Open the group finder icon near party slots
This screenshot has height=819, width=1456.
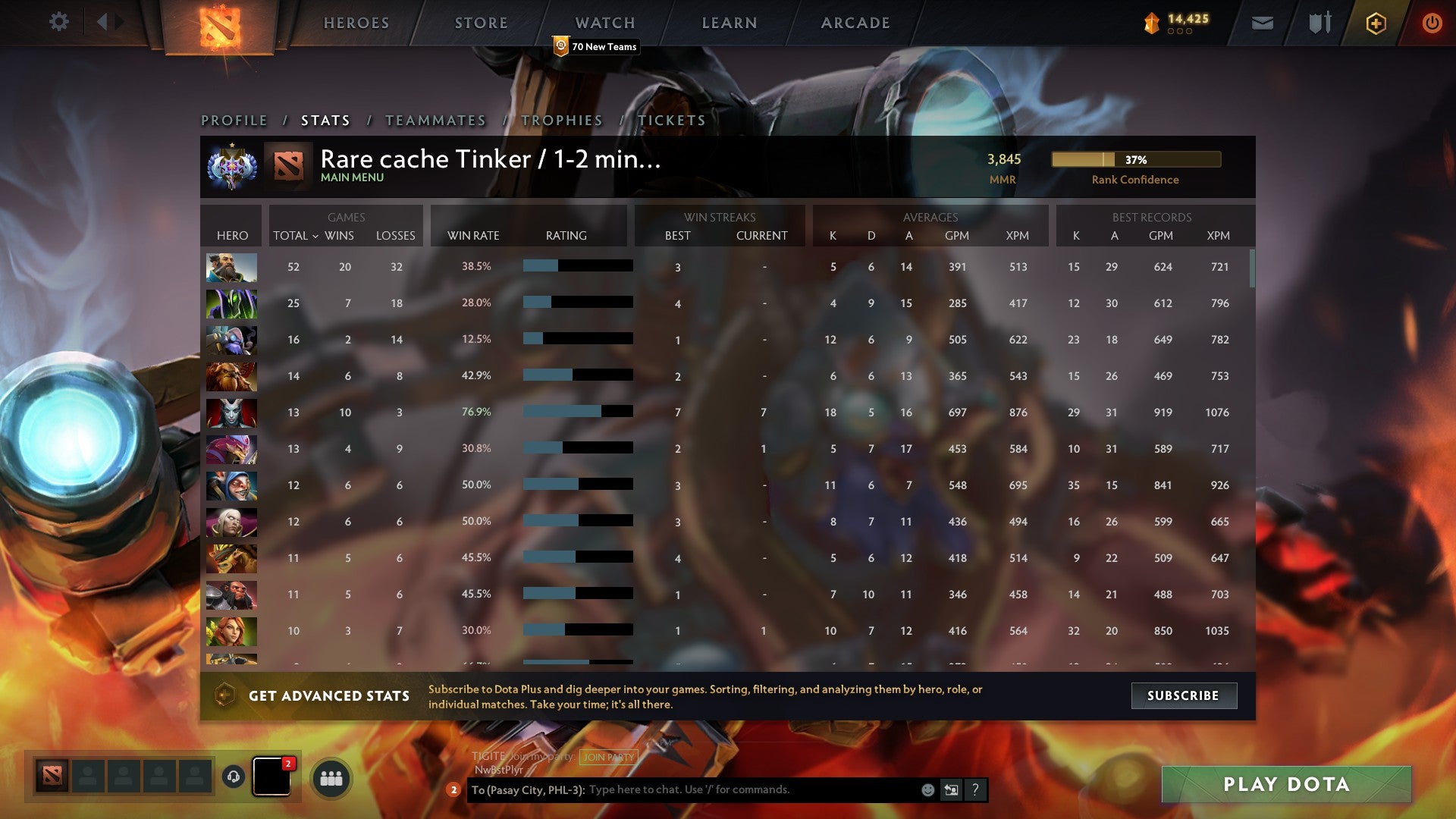point(330,778)
